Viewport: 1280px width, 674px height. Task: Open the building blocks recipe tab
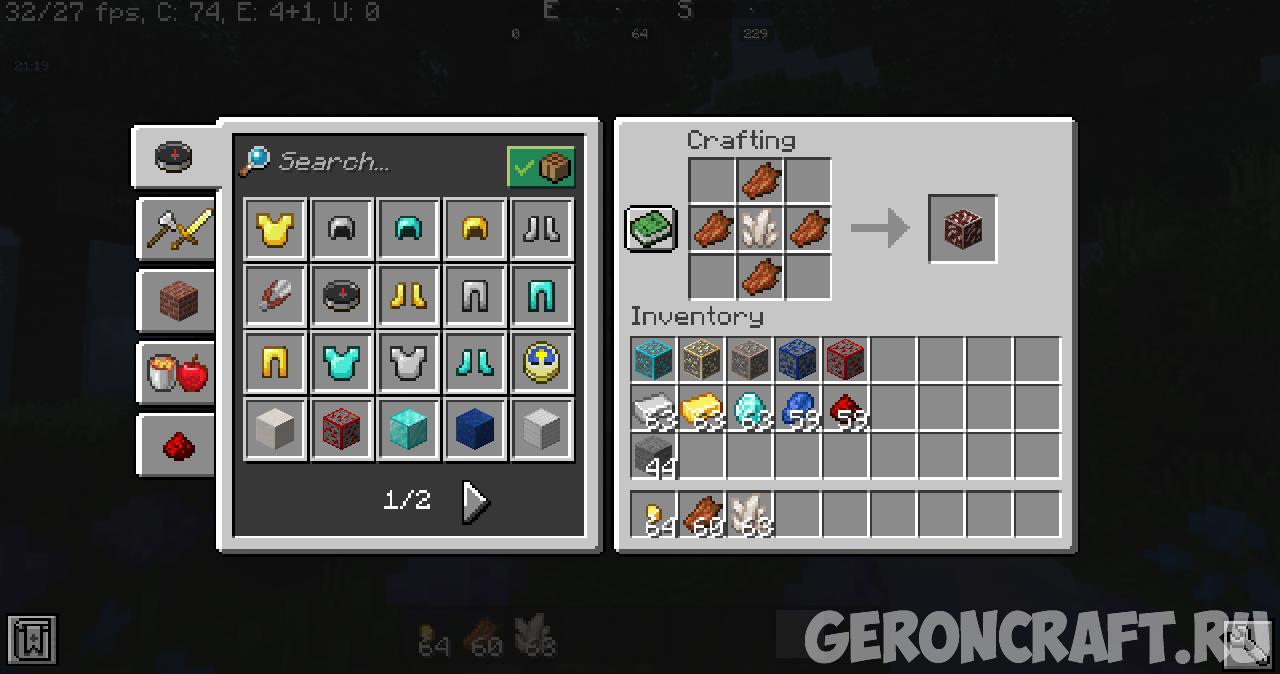178,301
